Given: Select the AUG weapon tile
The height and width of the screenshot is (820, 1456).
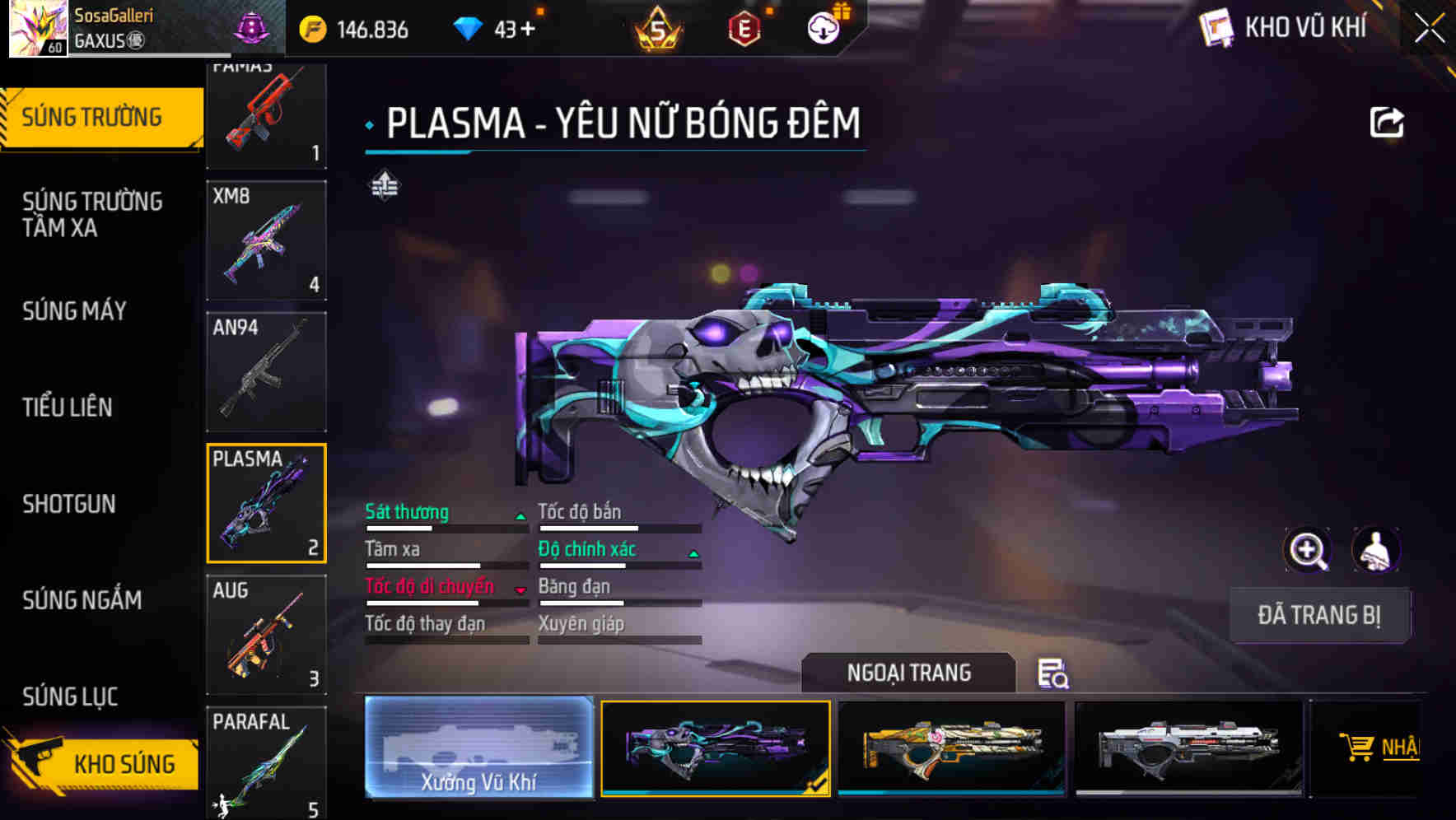Looking at the screenshot, I should point(266,634).
